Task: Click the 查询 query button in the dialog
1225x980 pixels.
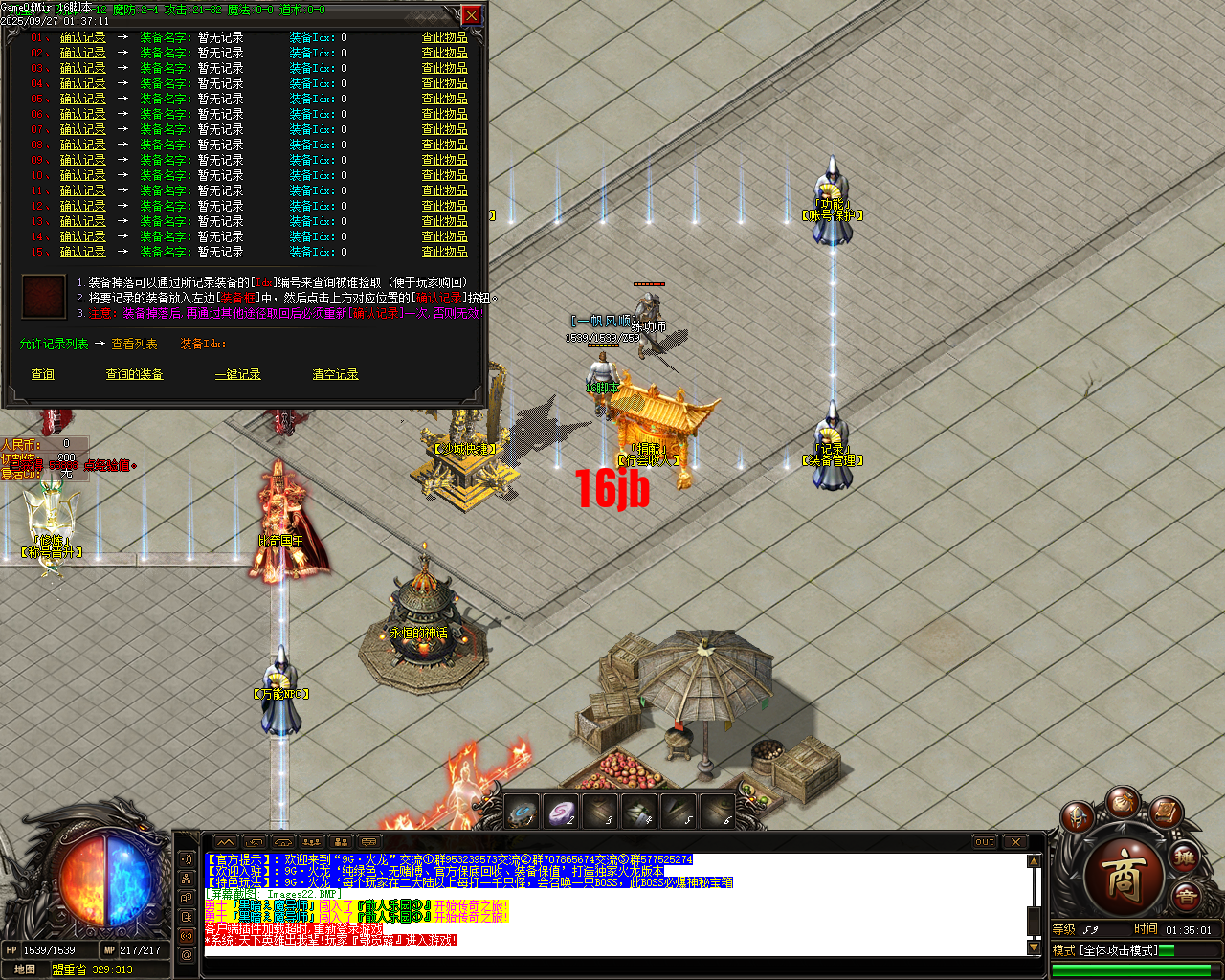Action: [x=42, y=374]
